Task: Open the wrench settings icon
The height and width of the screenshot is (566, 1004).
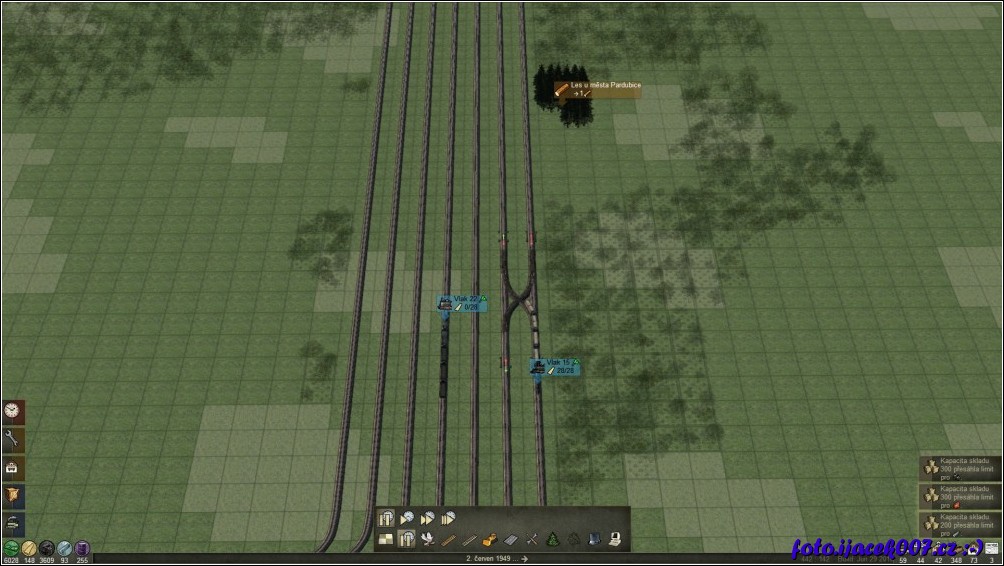Action: [x=13, y=439]
